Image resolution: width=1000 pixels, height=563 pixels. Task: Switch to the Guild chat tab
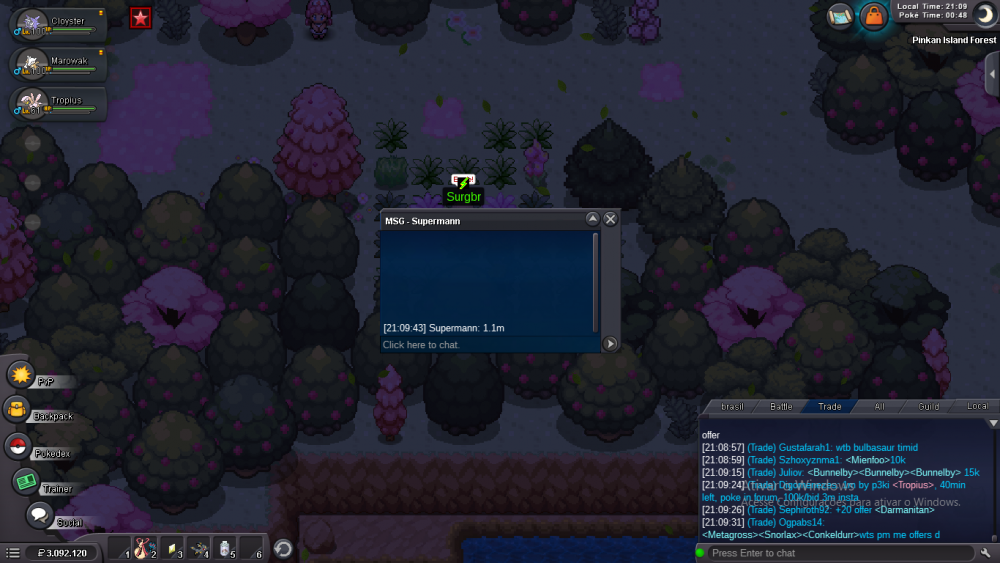pyautogui.click(x=929, y=407)
